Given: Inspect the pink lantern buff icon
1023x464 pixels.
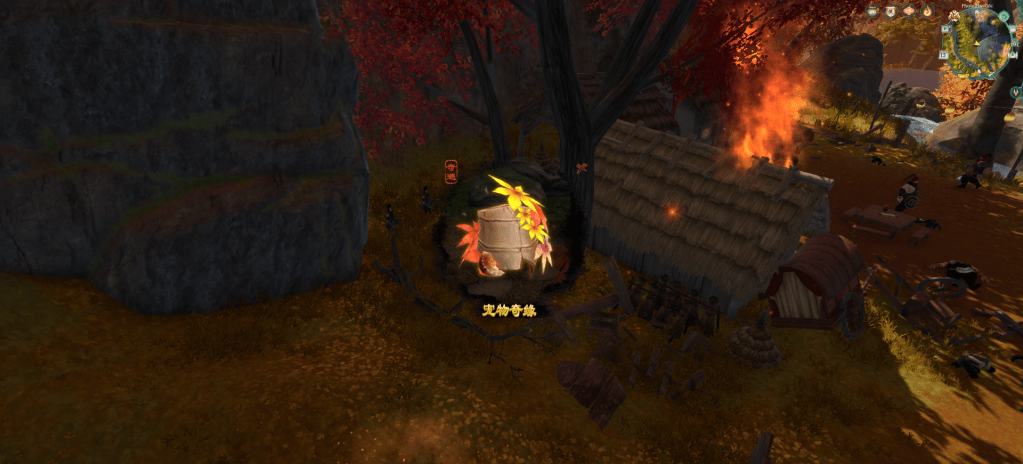Looking at the screenshot, I should (x=909, y=11).
